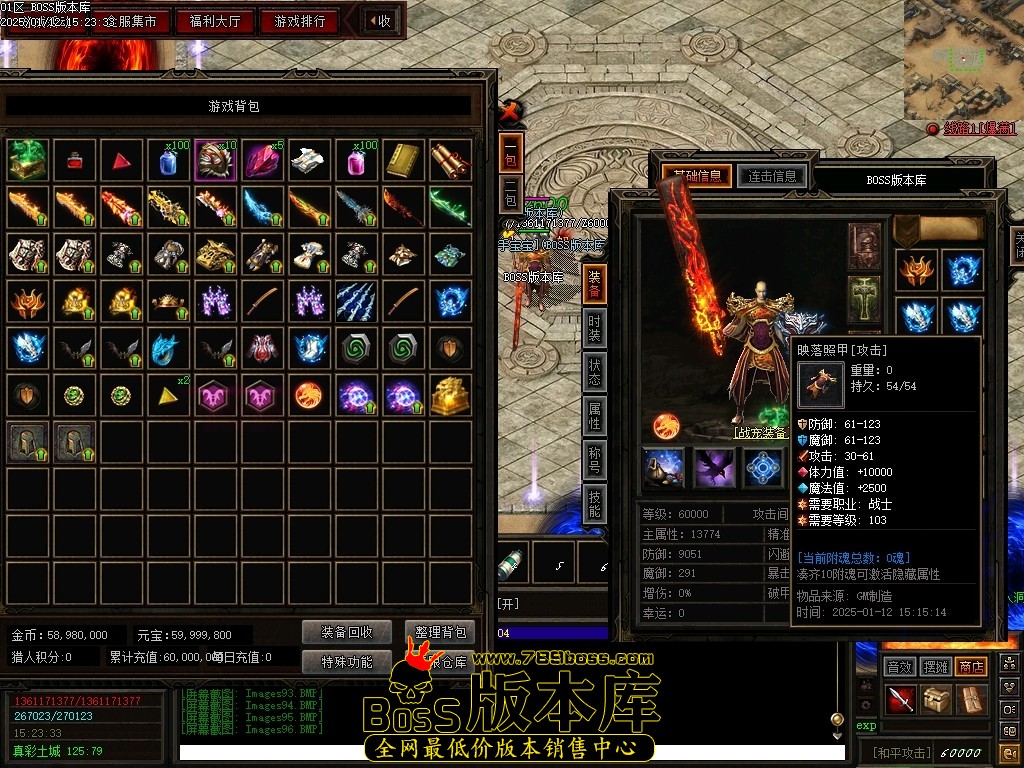Sort the bag with 整理背包
The height and width of the screenshot is (768, 1024).
pos(440,632)
